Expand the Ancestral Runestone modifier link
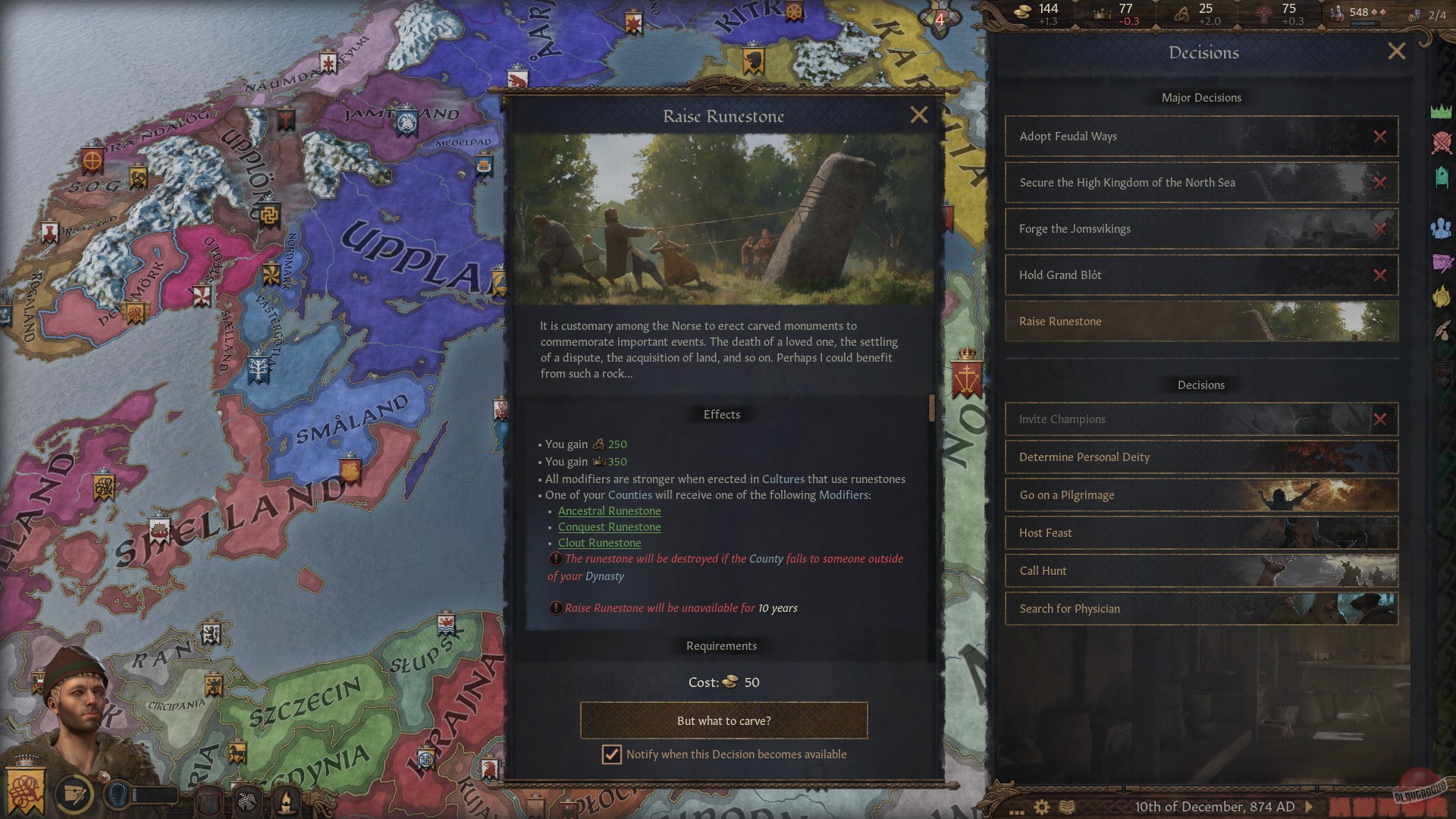The height and width of the screenshot is (819, 1456). pos(609,510)
